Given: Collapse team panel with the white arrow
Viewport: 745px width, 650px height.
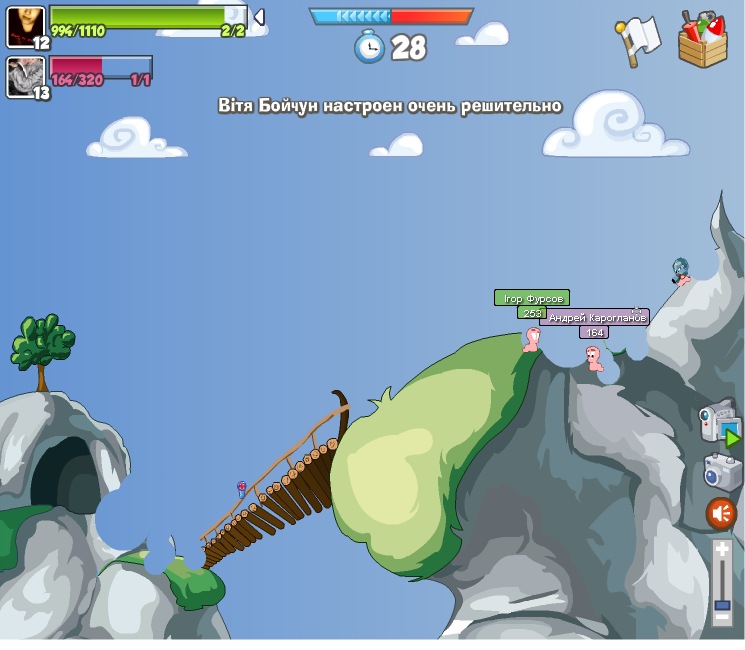Looking at the screenshot, I should 258,17.
